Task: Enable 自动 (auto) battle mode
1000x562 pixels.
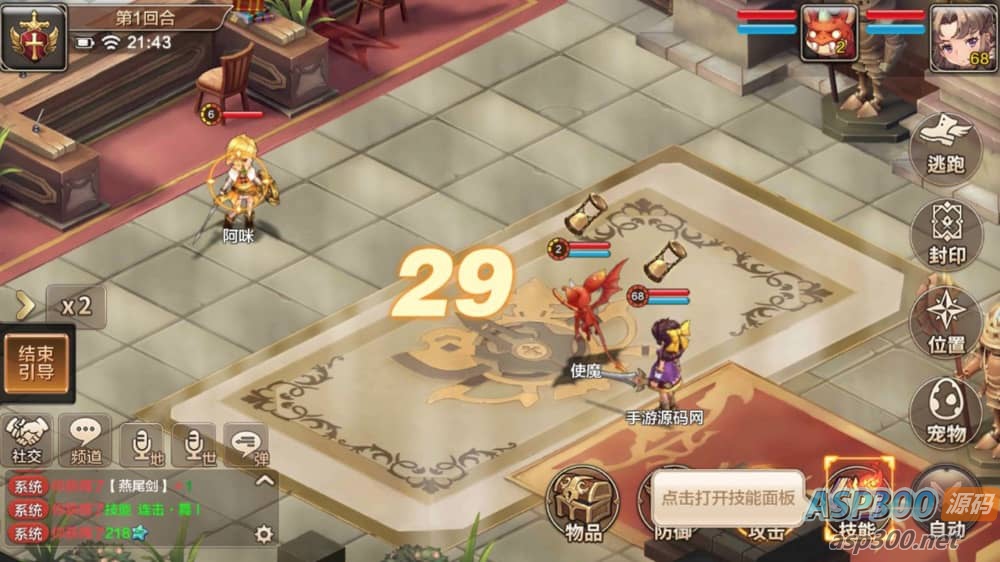Action: [x=945, y=506]
